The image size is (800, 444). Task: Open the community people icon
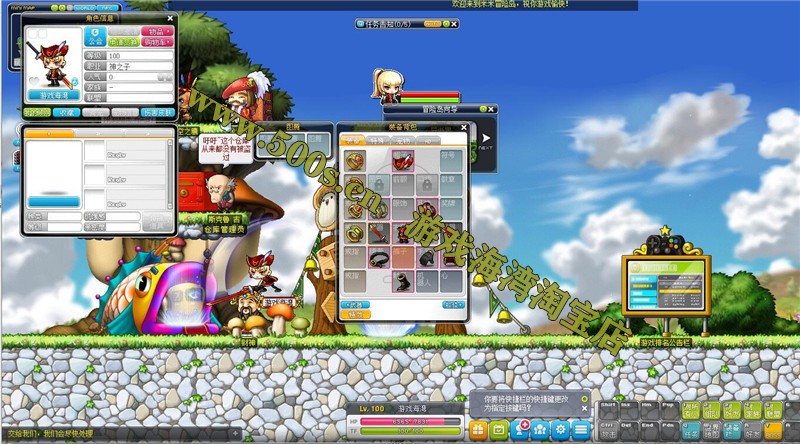pos(539,429)
